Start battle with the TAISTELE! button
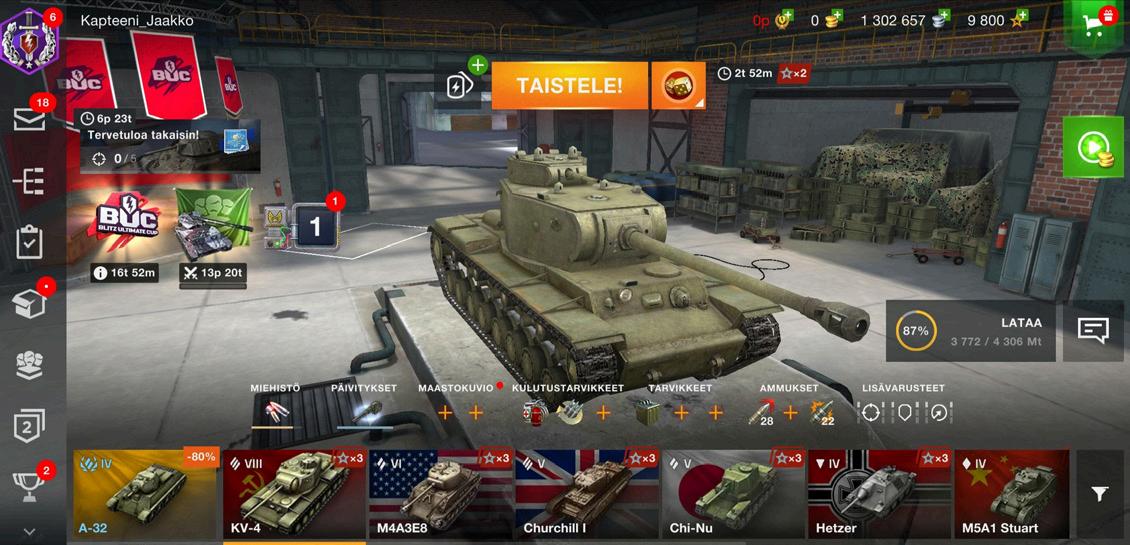 click(x=569, y=86)
